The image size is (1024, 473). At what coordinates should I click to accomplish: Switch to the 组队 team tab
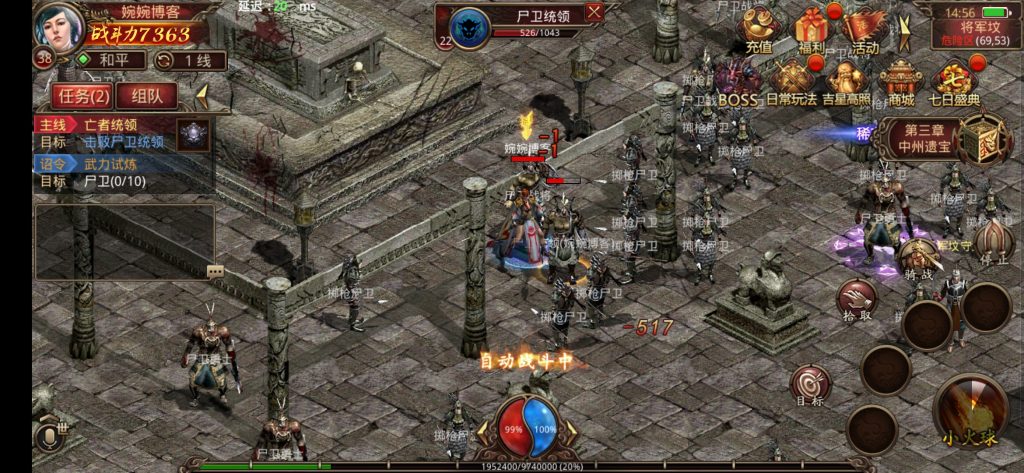(x=146, y=96)
